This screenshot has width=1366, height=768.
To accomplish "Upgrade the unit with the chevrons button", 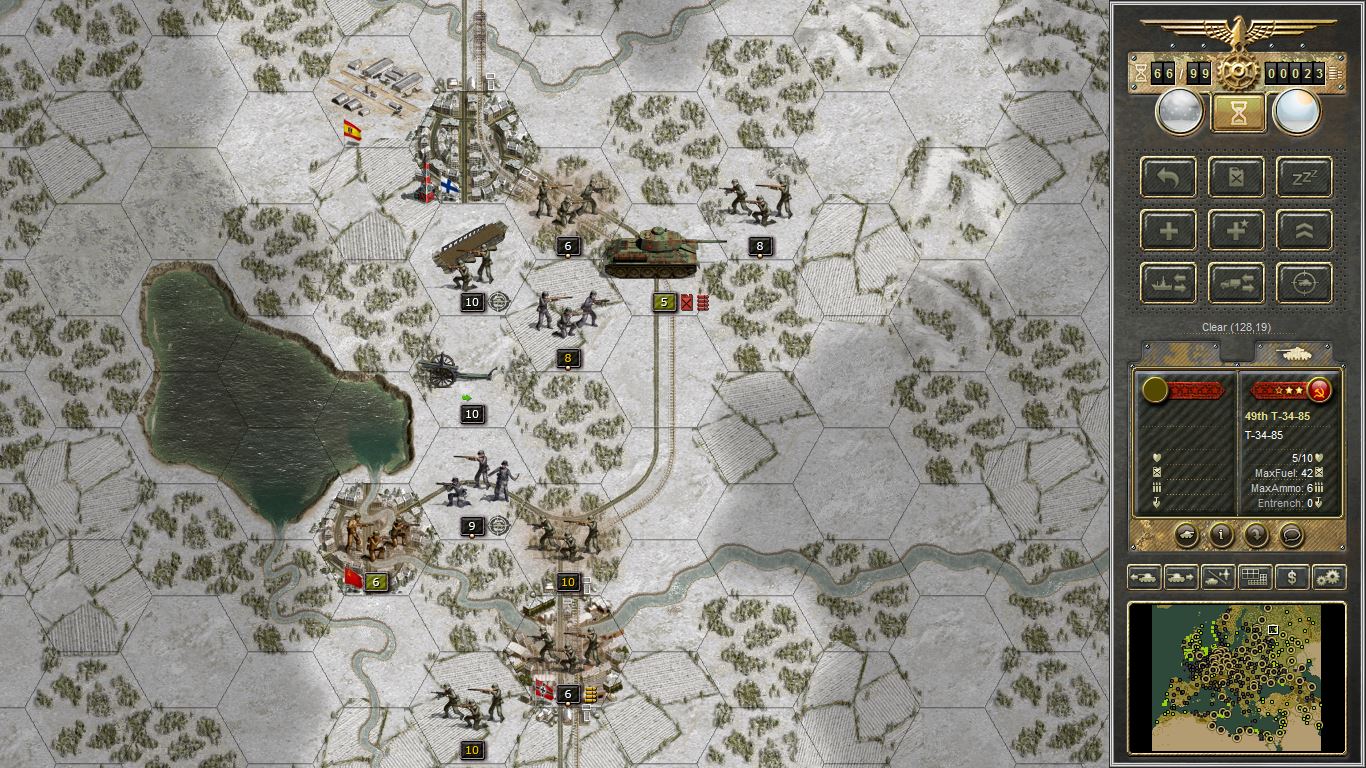I will [x=1304, y=230].
